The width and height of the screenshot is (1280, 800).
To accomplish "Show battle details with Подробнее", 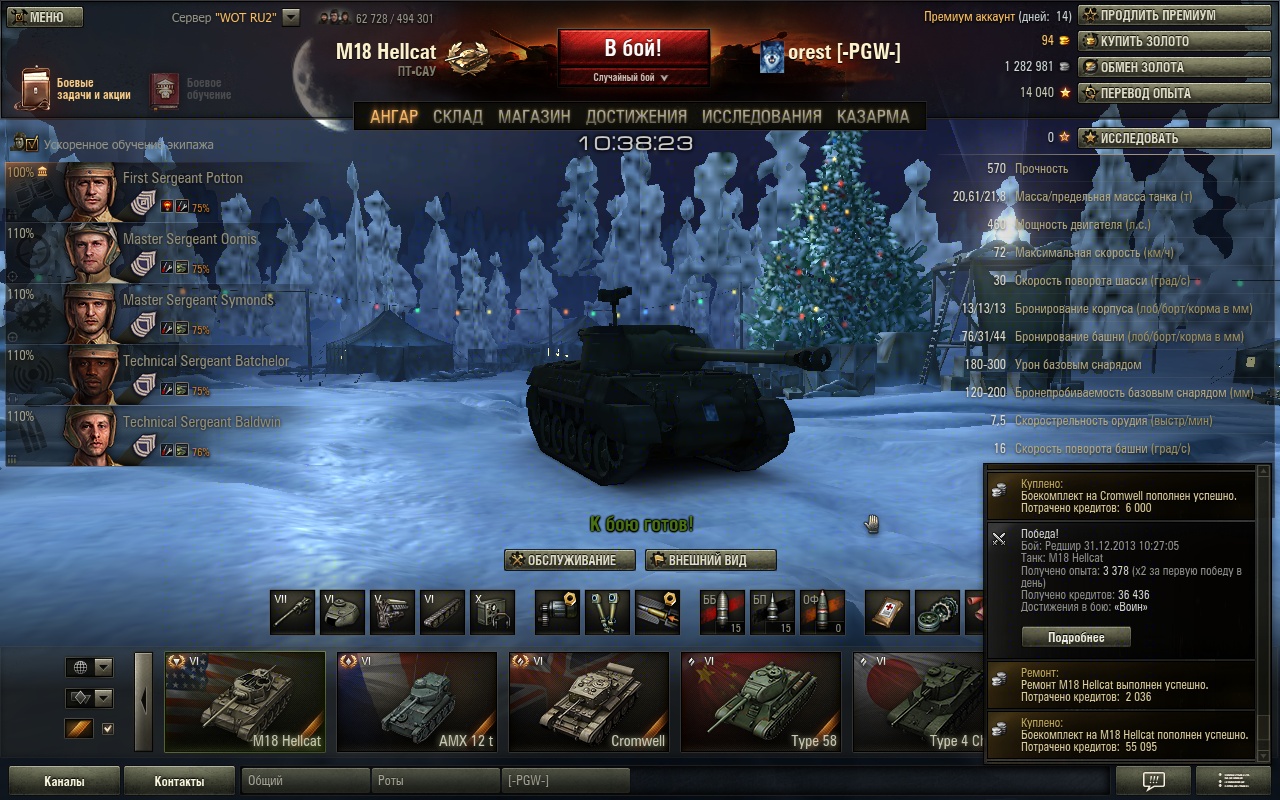I will coord(1076,637).
